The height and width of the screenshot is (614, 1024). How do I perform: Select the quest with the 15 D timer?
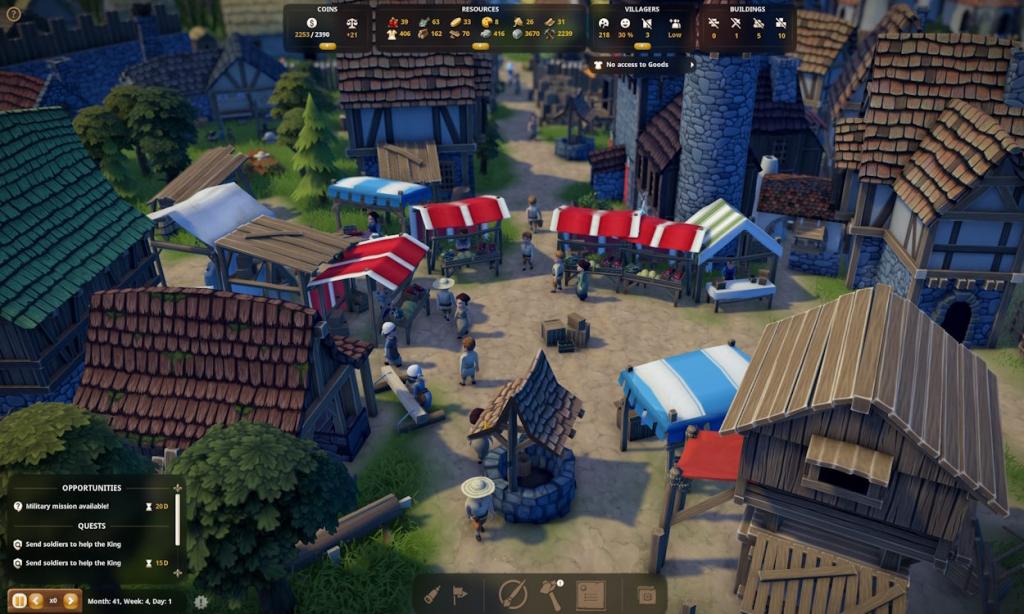tap(73, 563)
